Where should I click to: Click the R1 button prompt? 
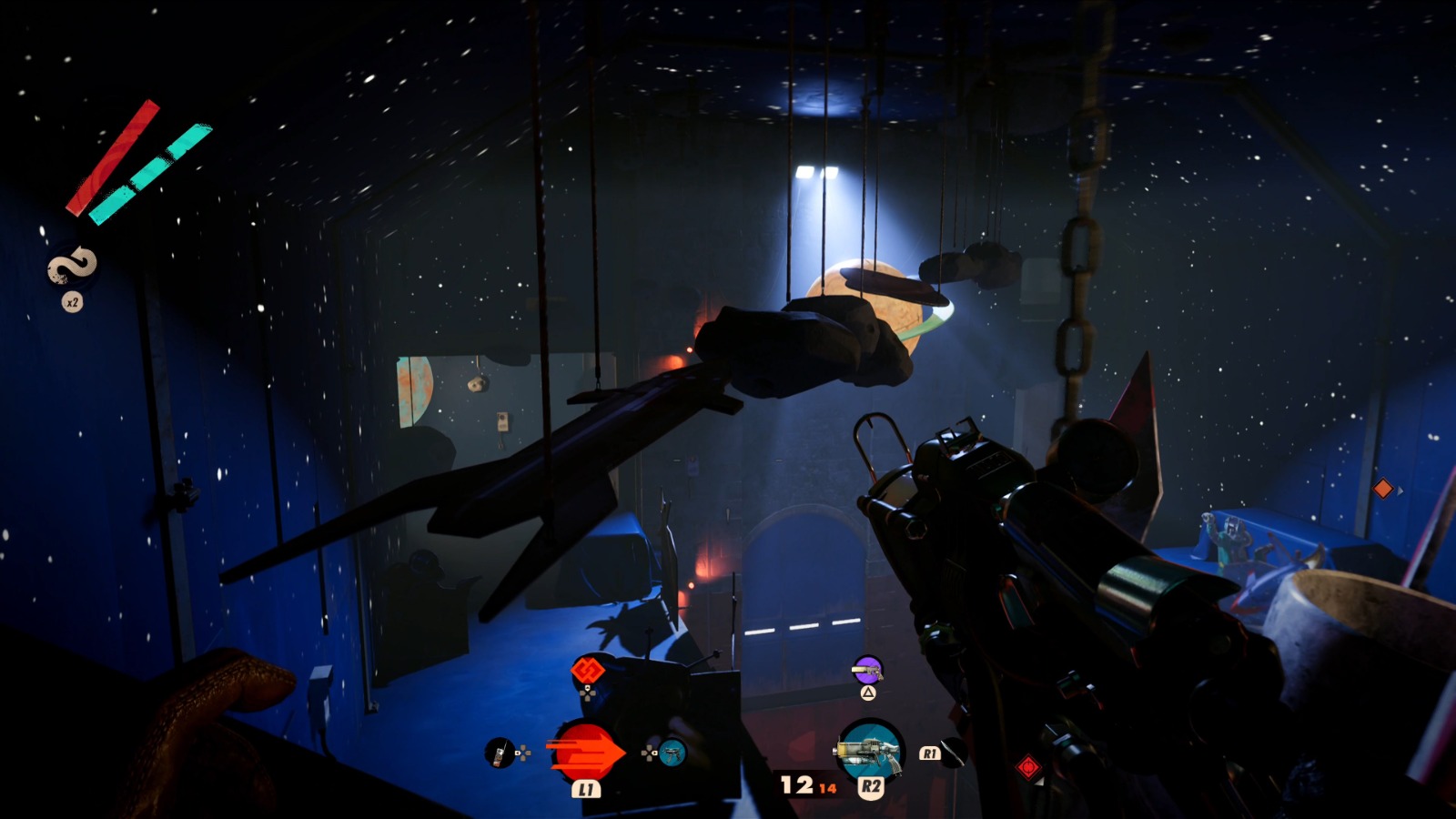930,753
